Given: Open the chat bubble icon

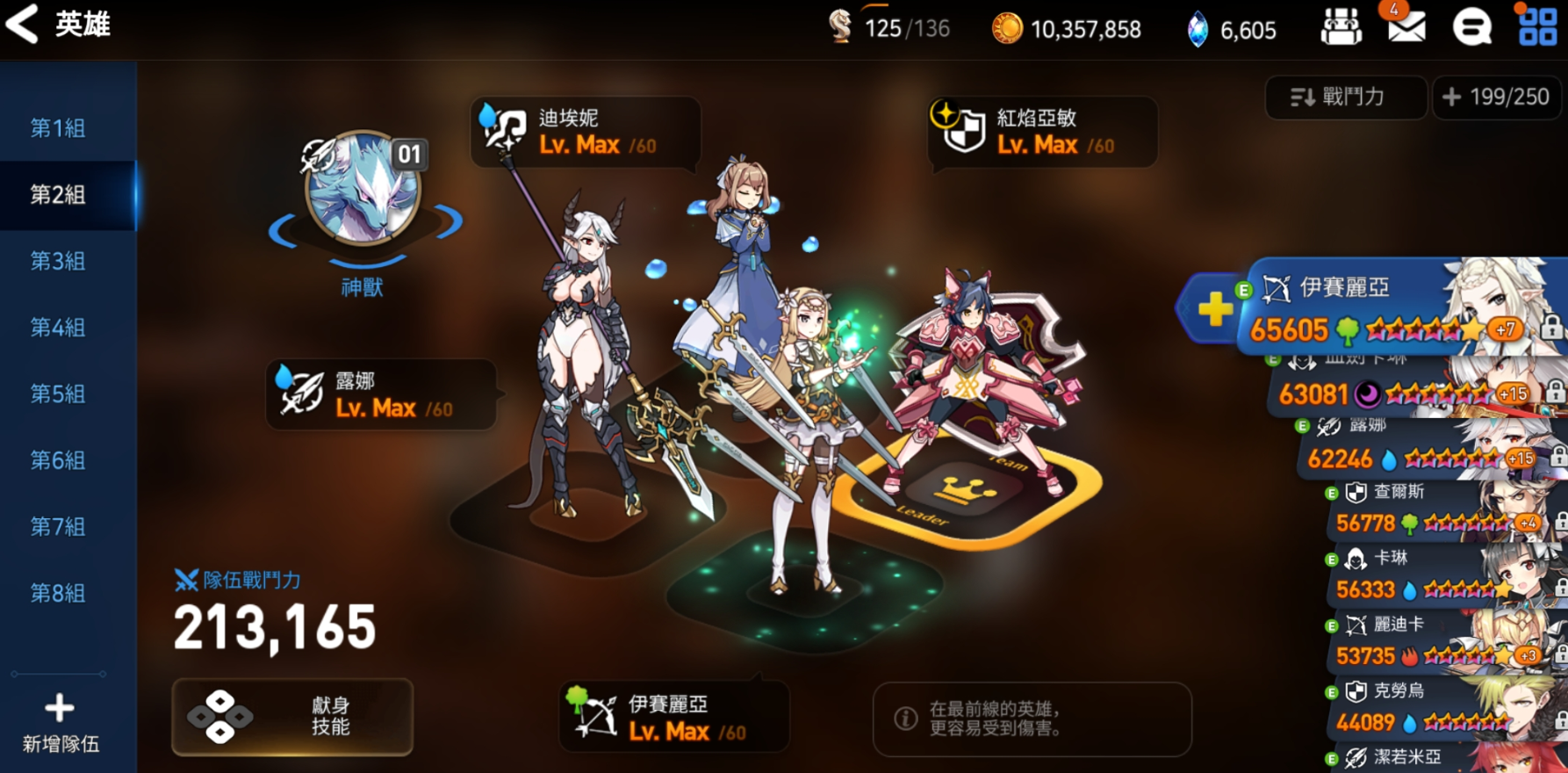Looking at the screenshot, I should click(x=1471, y=26).
